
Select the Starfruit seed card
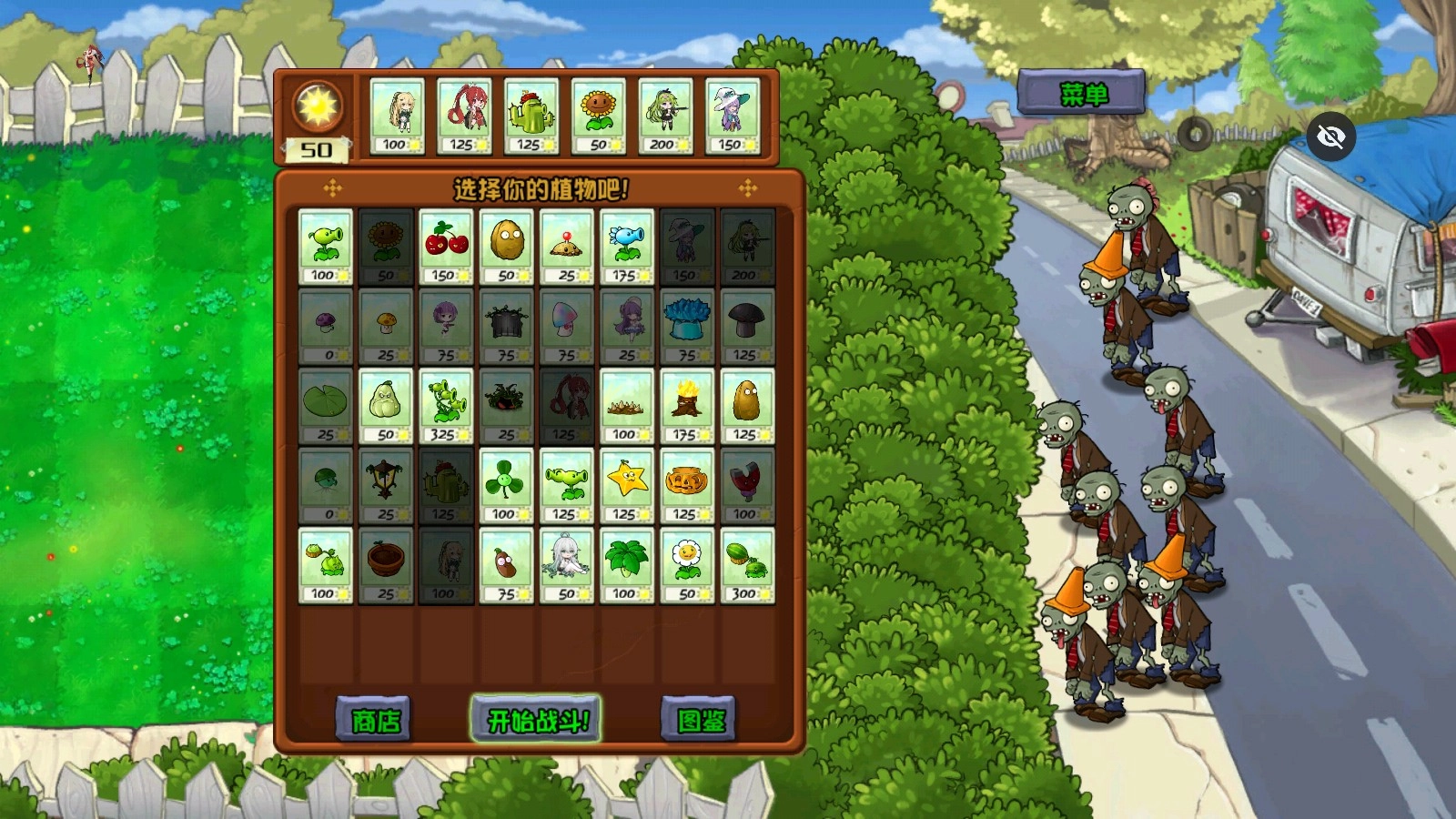click(626, 485)
